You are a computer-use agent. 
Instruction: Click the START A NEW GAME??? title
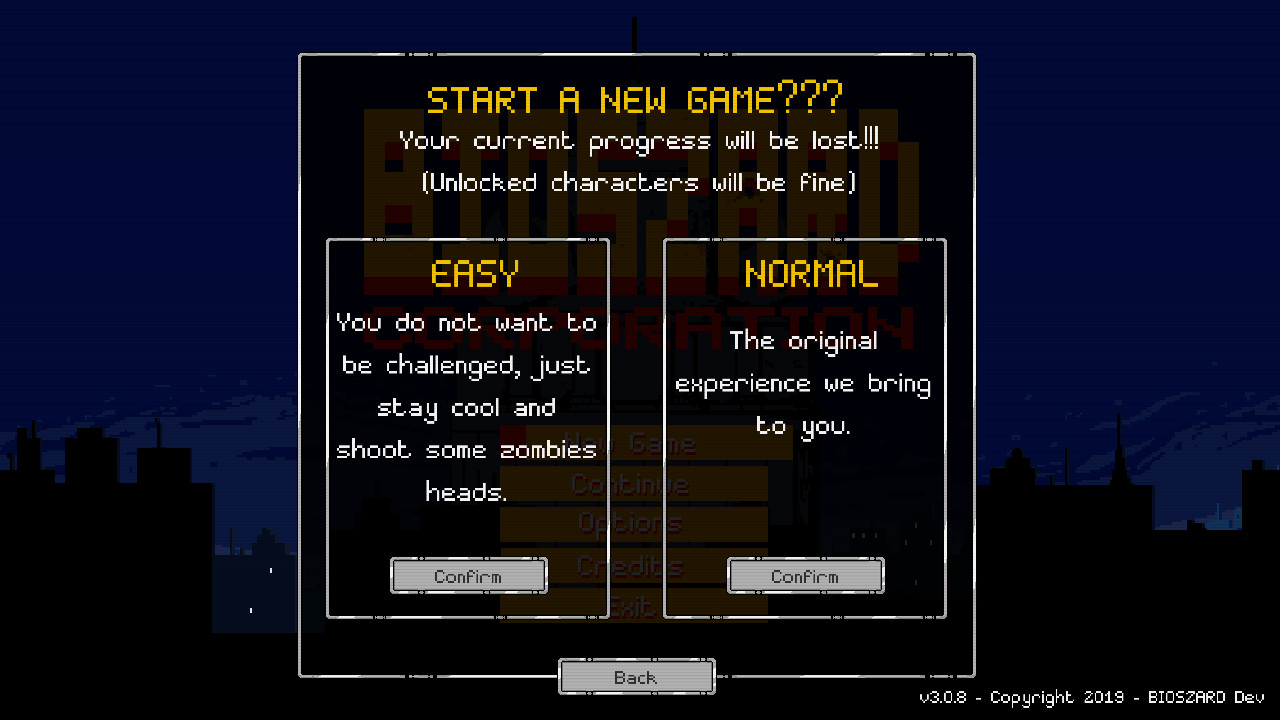pyautogui.click(x=636, y=99)
